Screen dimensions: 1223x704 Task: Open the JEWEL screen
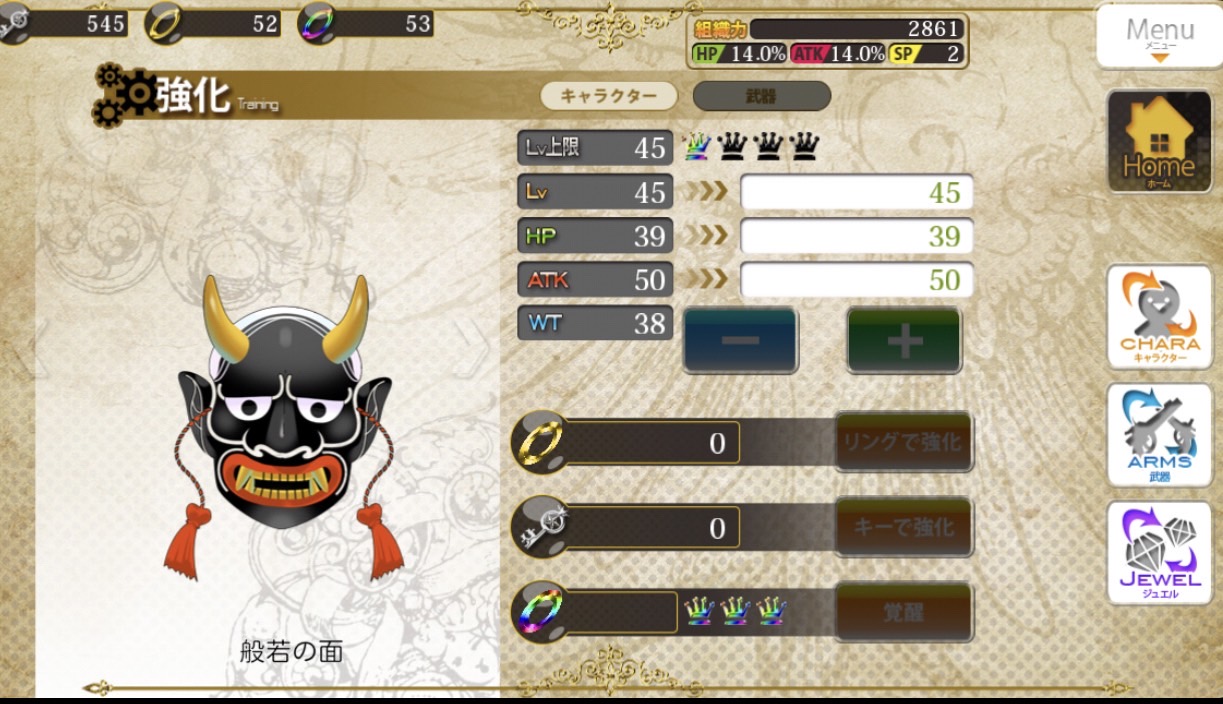point(1159,553)
